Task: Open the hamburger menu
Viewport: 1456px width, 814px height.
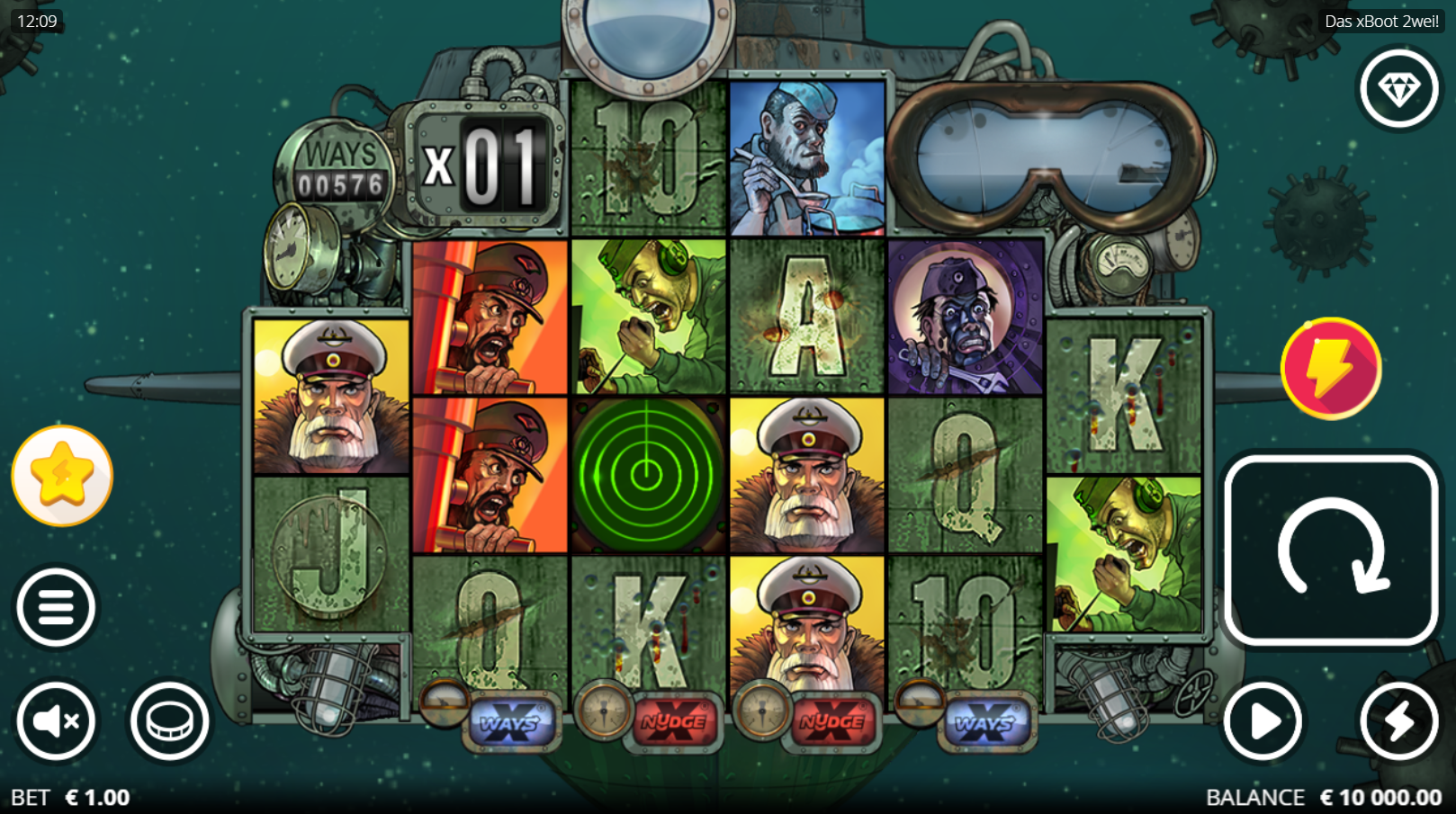Action: pos(56,608)
